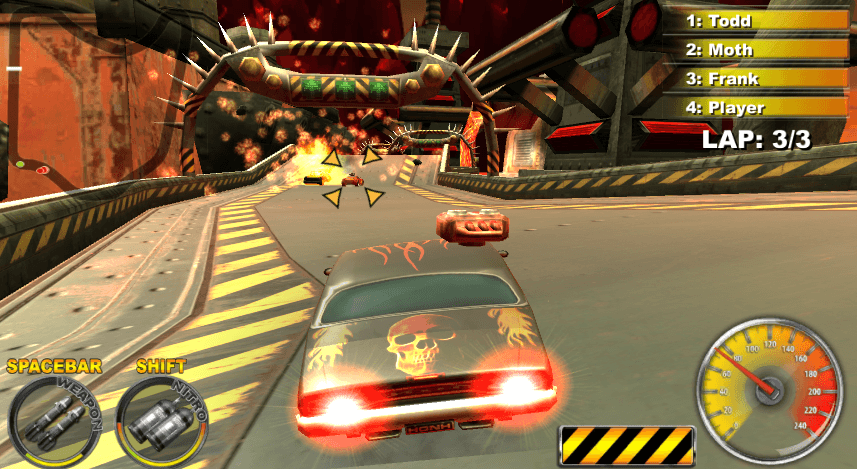
Task: Select Moth in the race standings
Action: tap(758, 49)
